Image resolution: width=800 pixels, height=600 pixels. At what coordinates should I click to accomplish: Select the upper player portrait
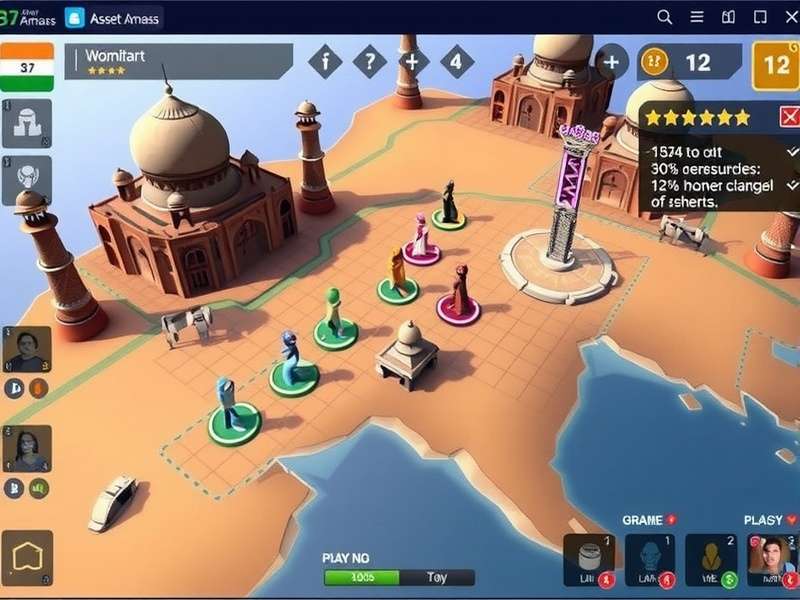[x=27, y=350]
